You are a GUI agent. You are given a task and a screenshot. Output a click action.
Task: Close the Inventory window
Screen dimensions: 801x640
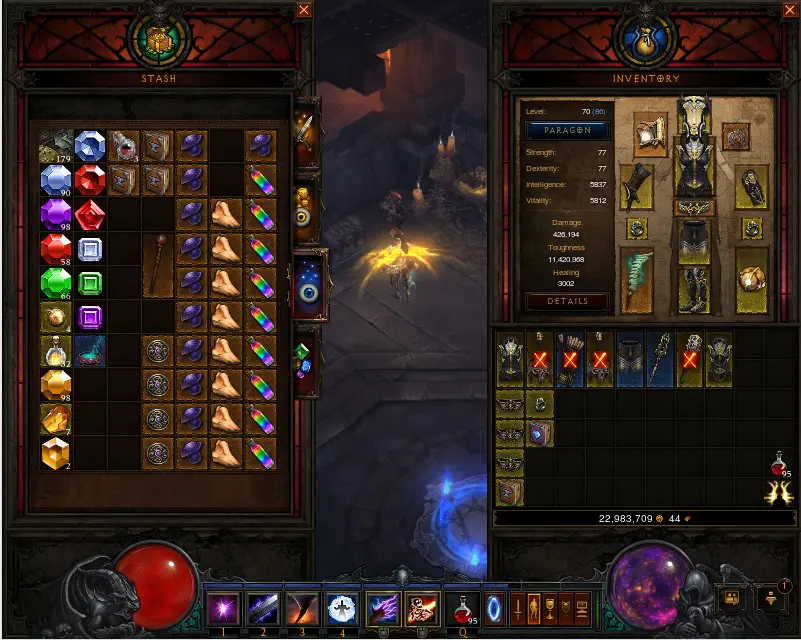780,10
